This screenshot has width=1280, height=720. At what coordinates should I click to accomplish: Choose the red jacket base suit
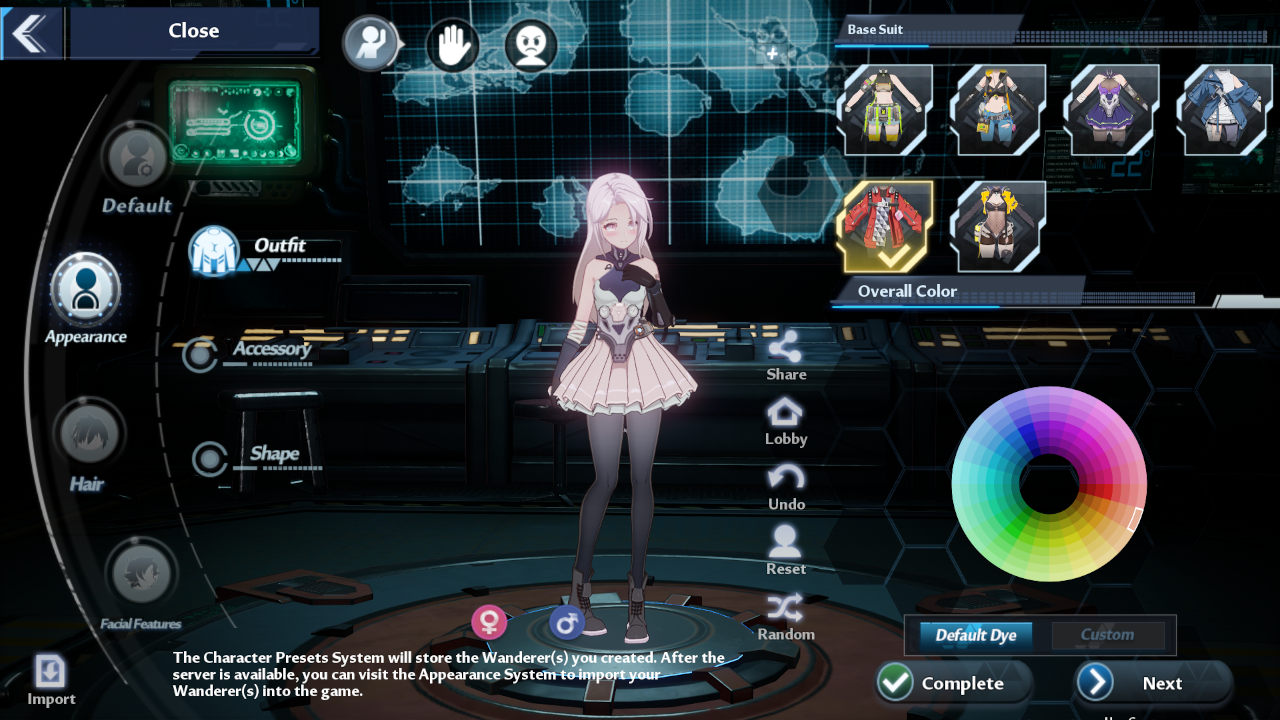tap(888, 226)
